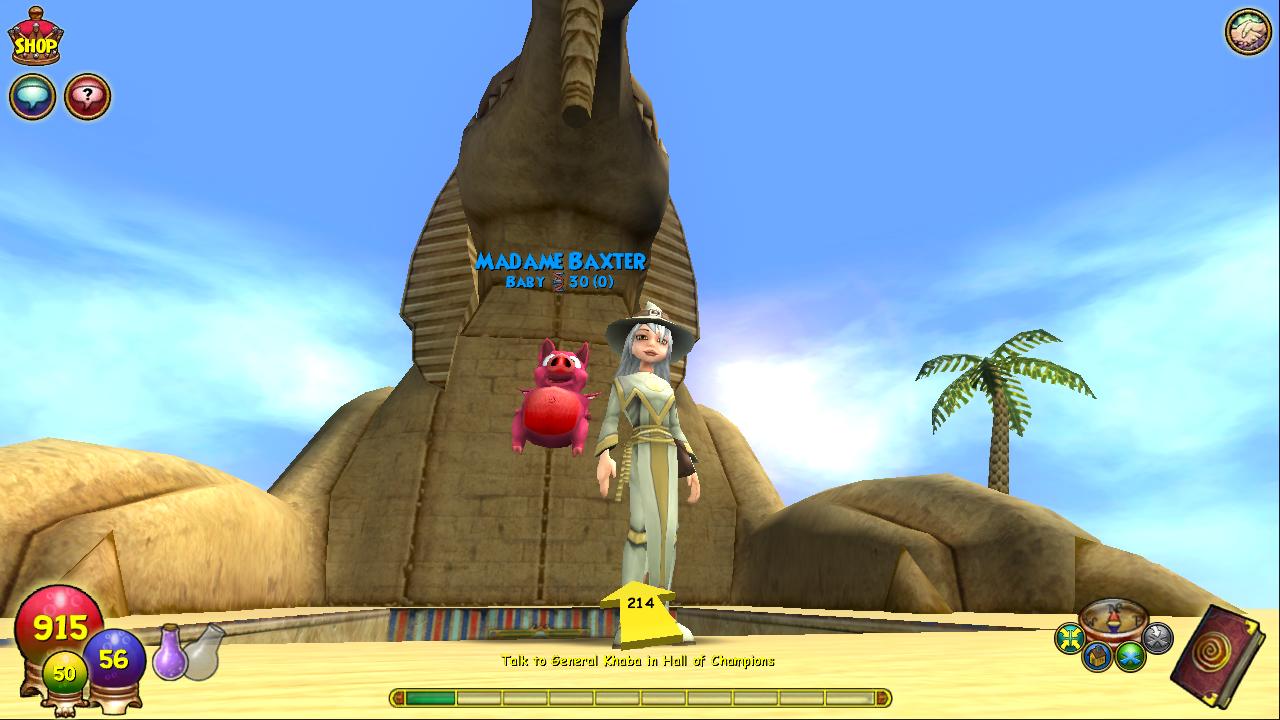Select the quest text about General Khaba
This screenshot has width=1280, height=720.
(638, 661)
